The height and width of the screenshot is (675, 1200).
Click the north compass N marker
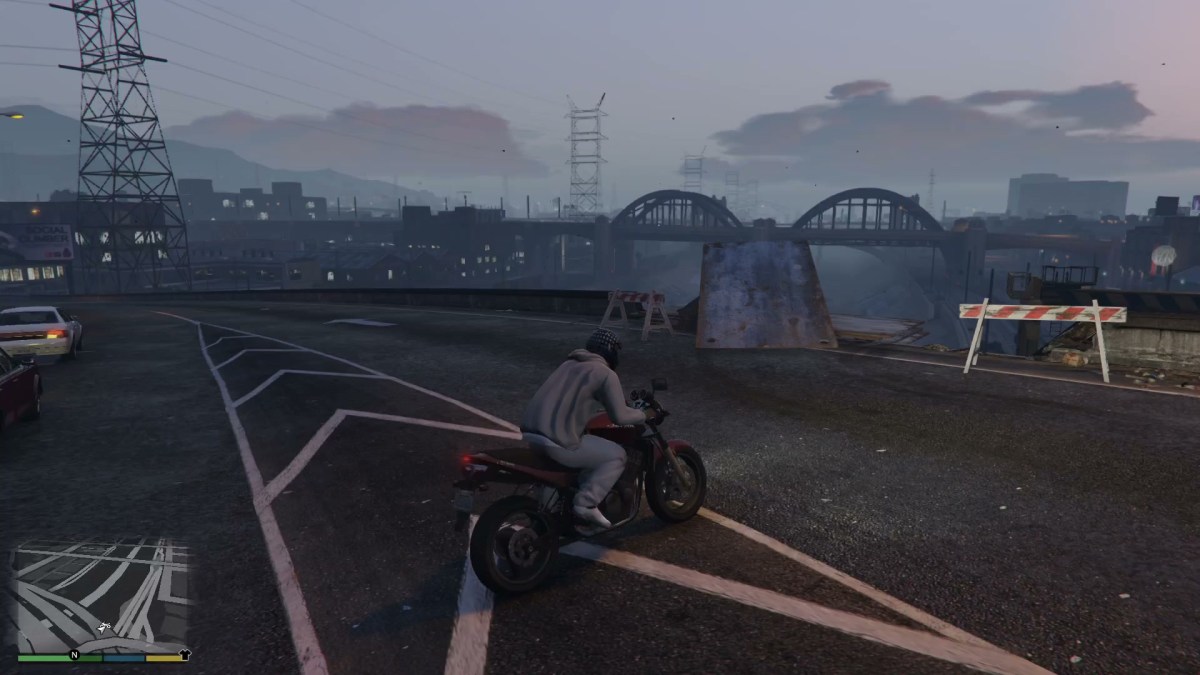73,656
